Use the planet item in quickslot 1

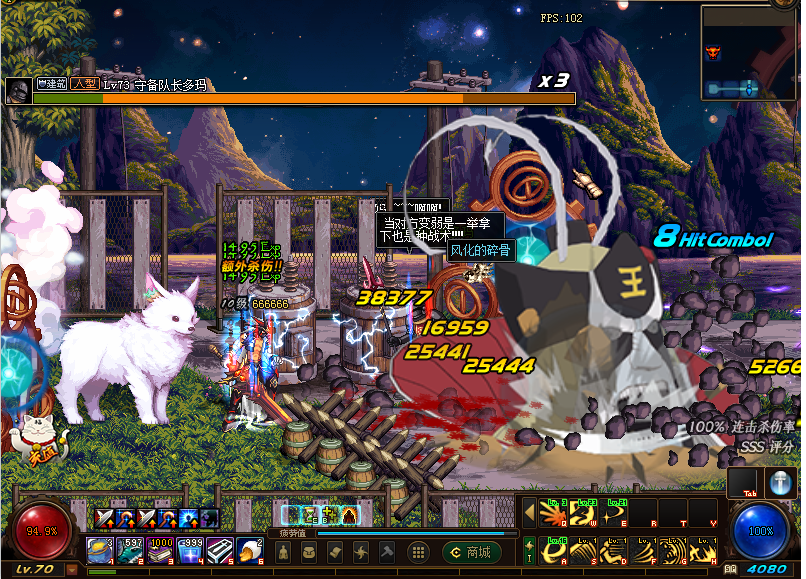(x=100, y=550)
